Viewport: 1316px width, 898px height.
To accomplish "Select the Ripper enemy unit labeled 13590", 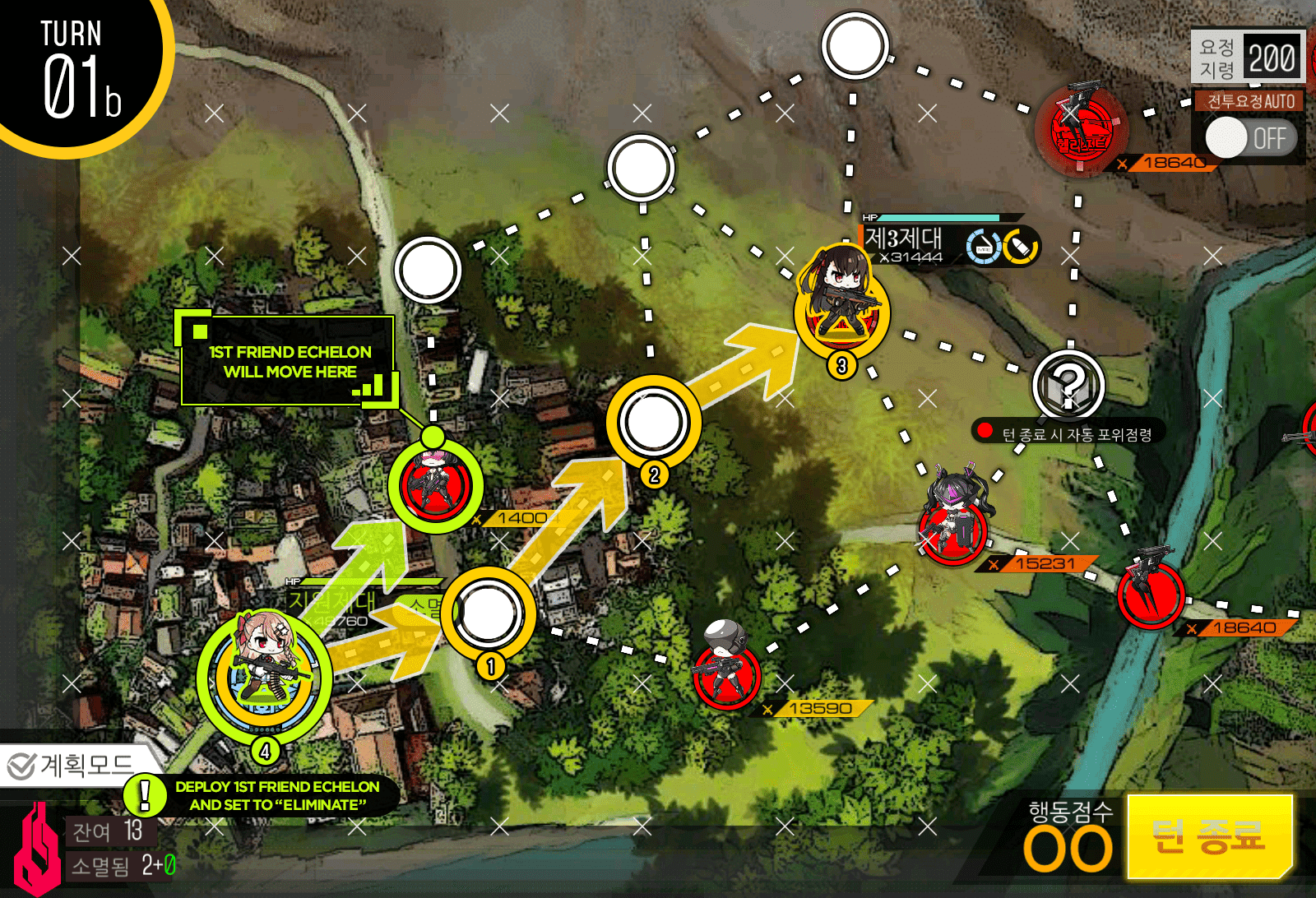I will pos(727,678).
